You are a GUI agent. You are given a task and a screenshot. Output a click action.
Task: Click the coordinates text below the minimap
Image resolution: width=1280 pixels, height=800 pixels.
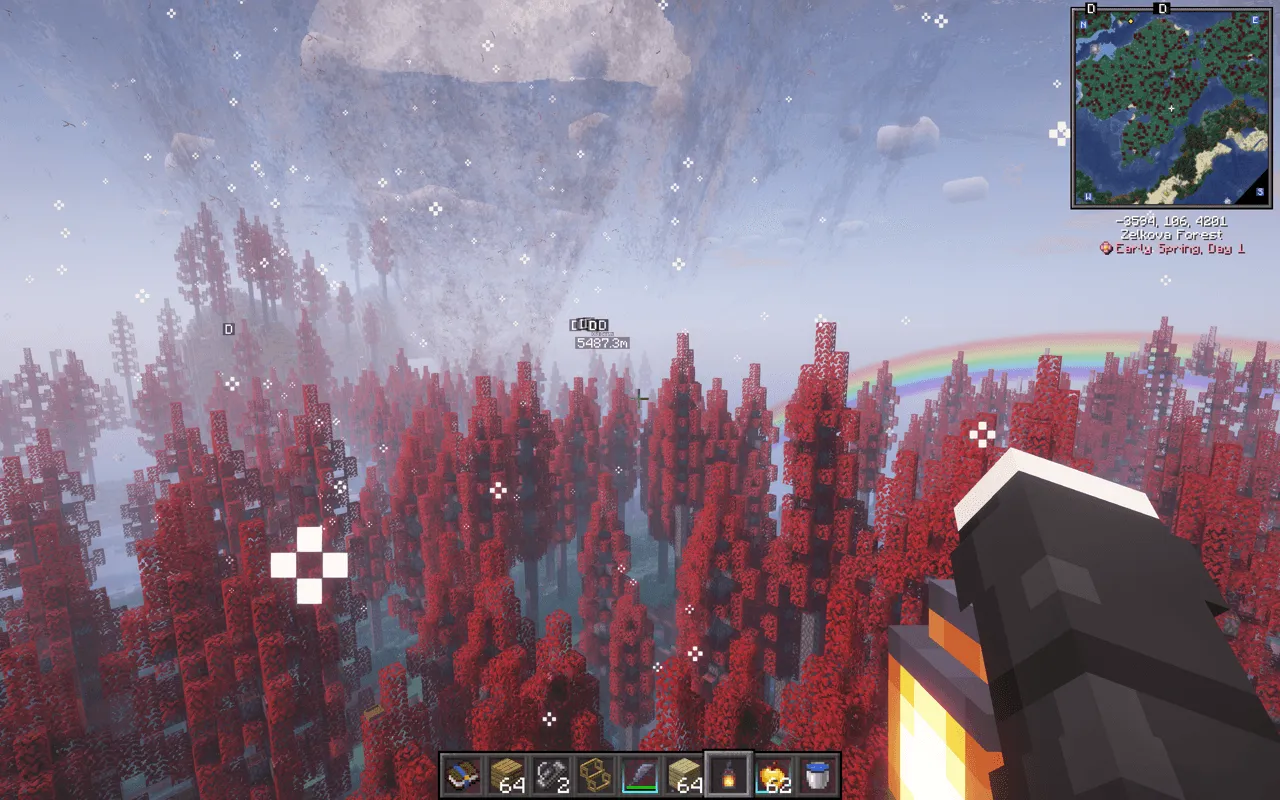click(1172, 221)
